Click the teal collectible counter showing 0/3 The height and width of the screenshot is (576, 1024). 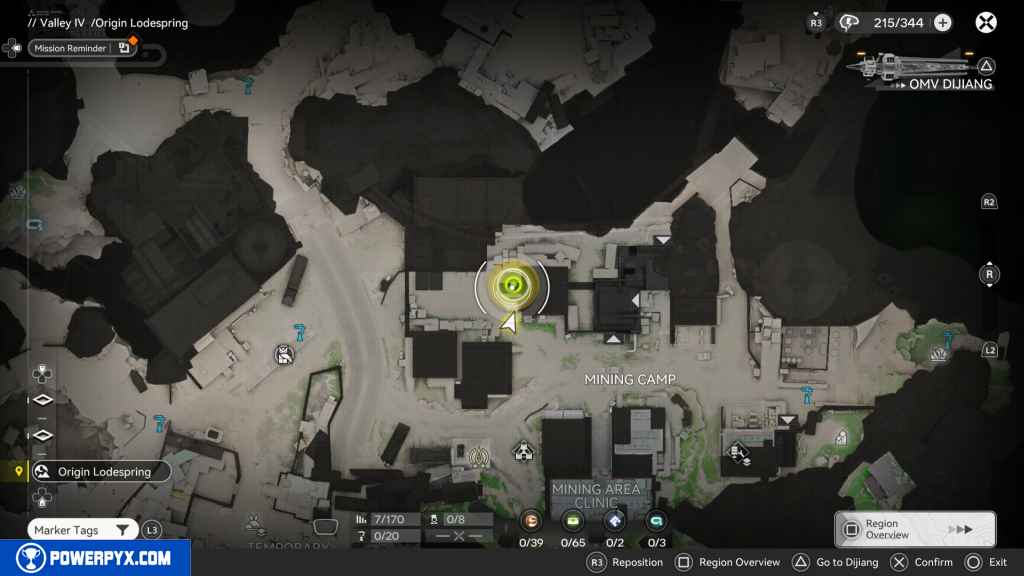[x=656, y=520]
